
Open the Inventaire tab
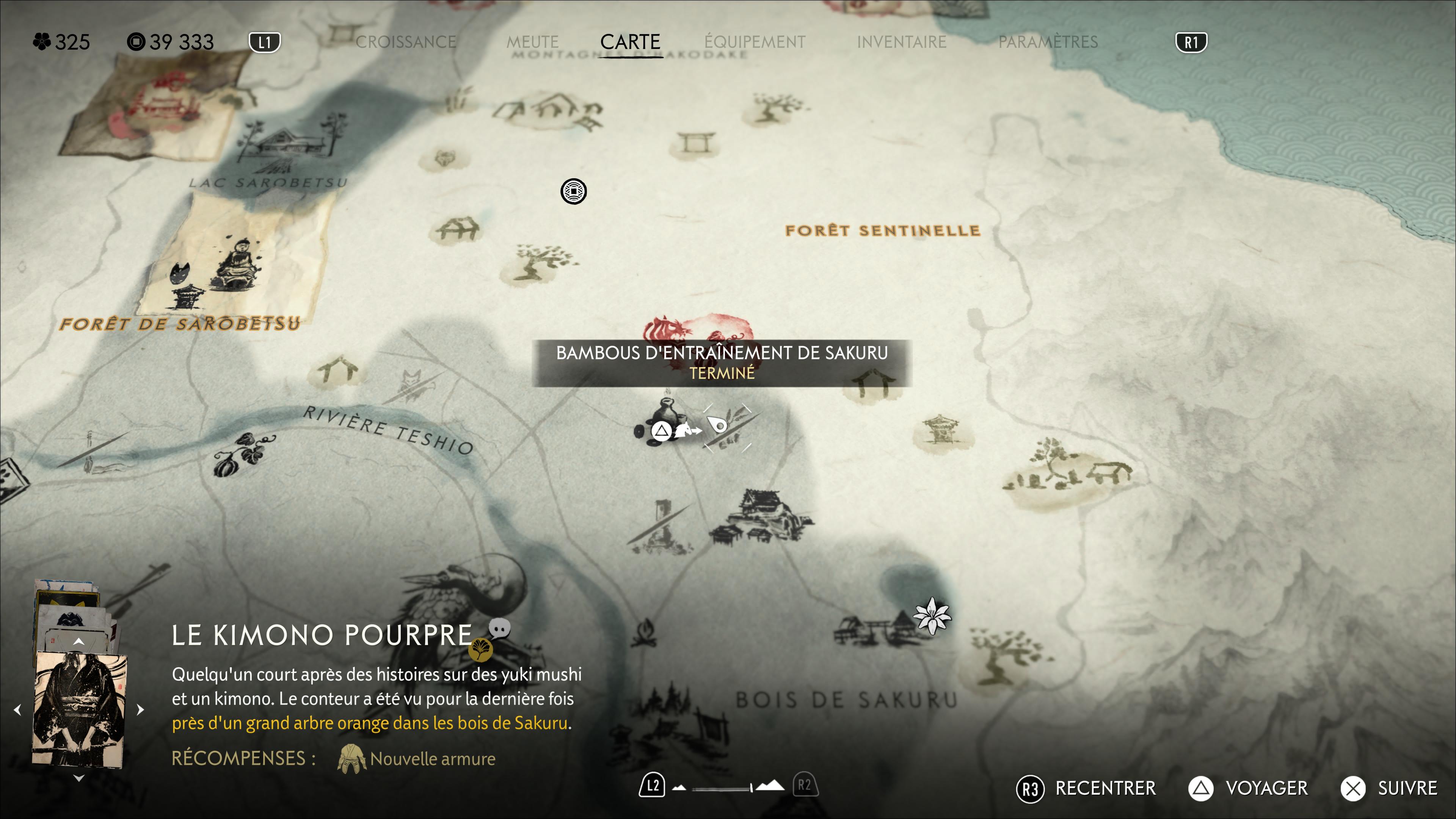(901, 42)
